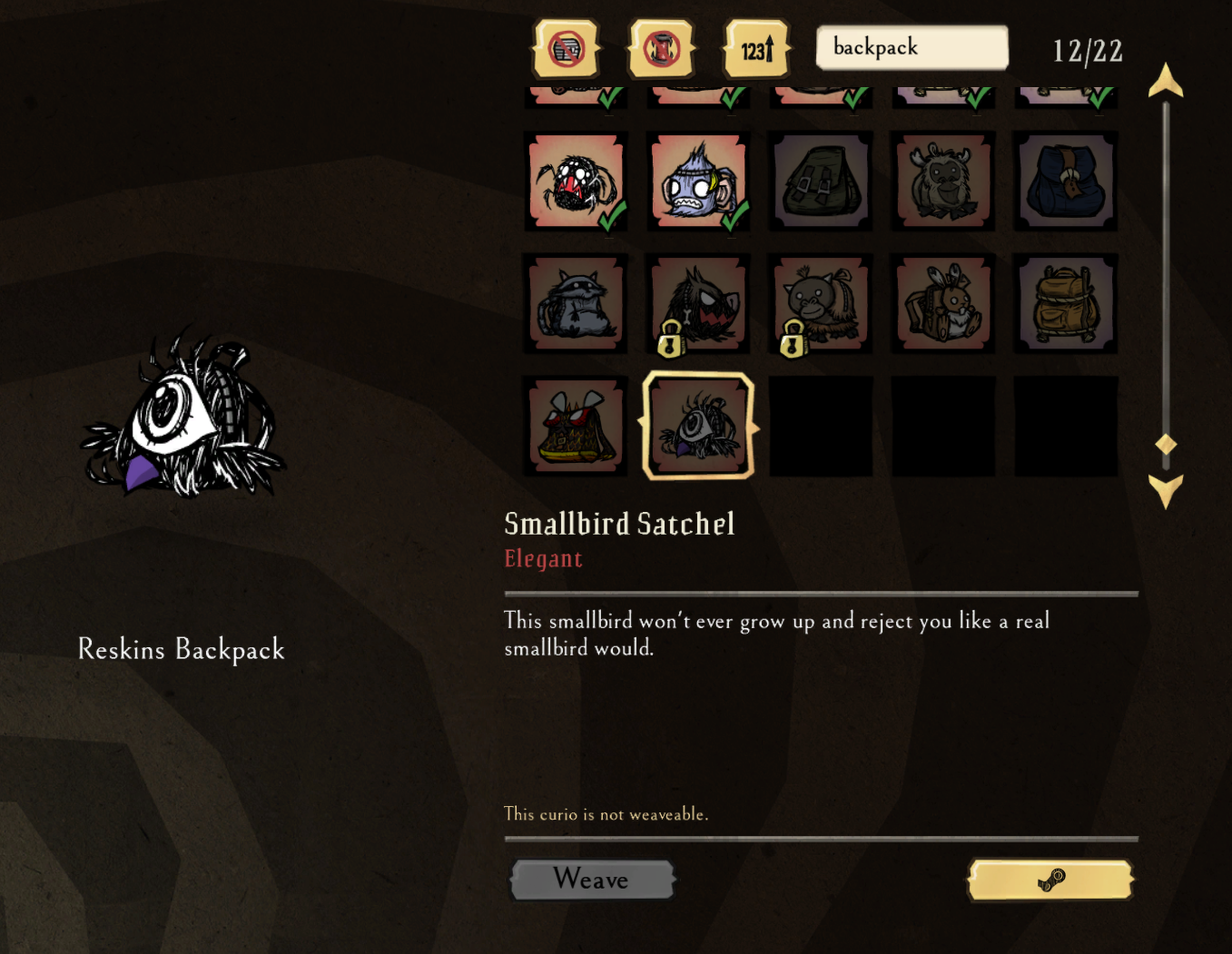The image size is (1232, 954).
Task: Click the Elegant rarity label
Action: pyautogui.click(x=543, y=558)
